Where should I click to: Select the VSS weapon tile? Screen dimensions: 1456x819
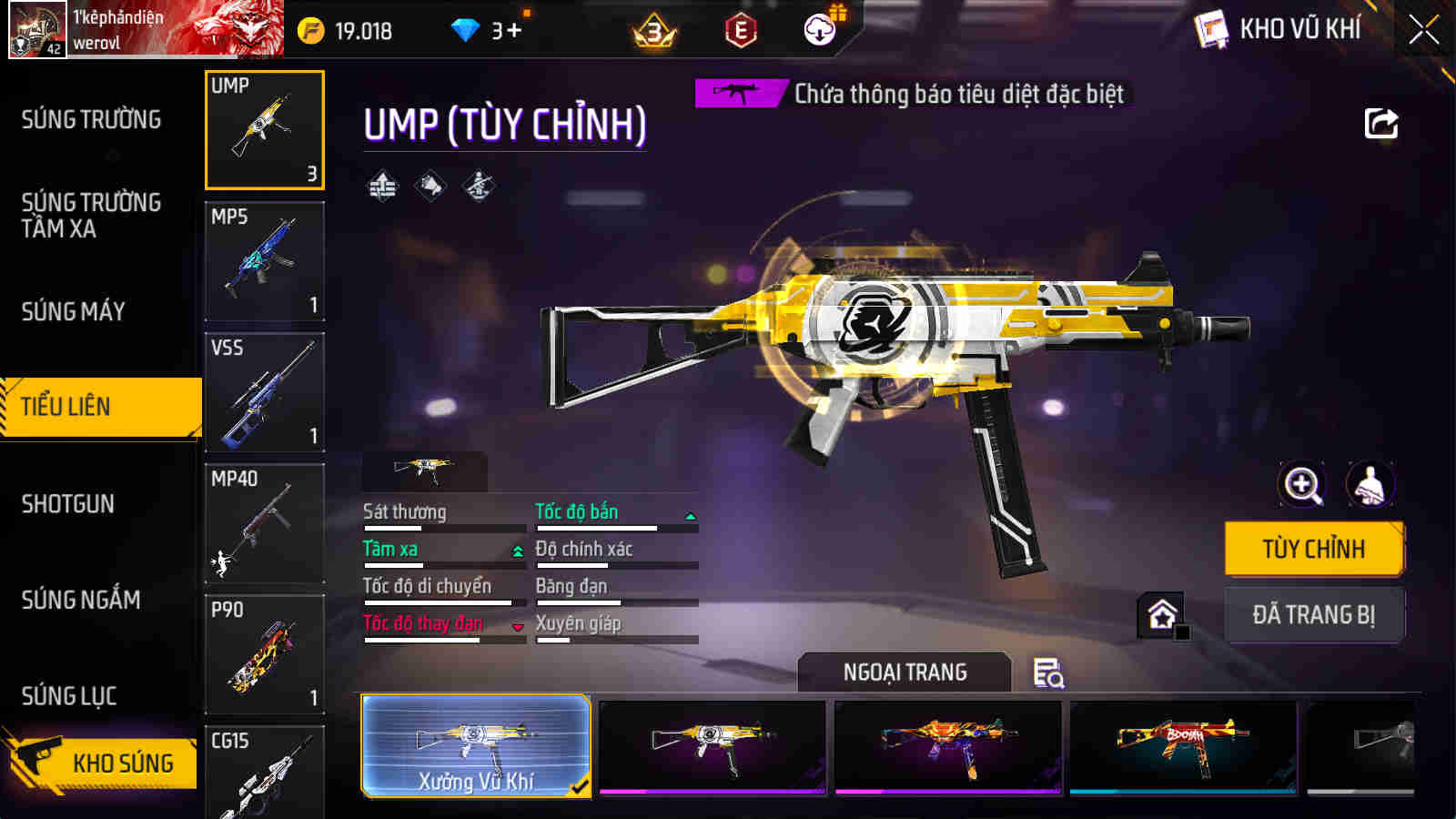click(265, 392)
